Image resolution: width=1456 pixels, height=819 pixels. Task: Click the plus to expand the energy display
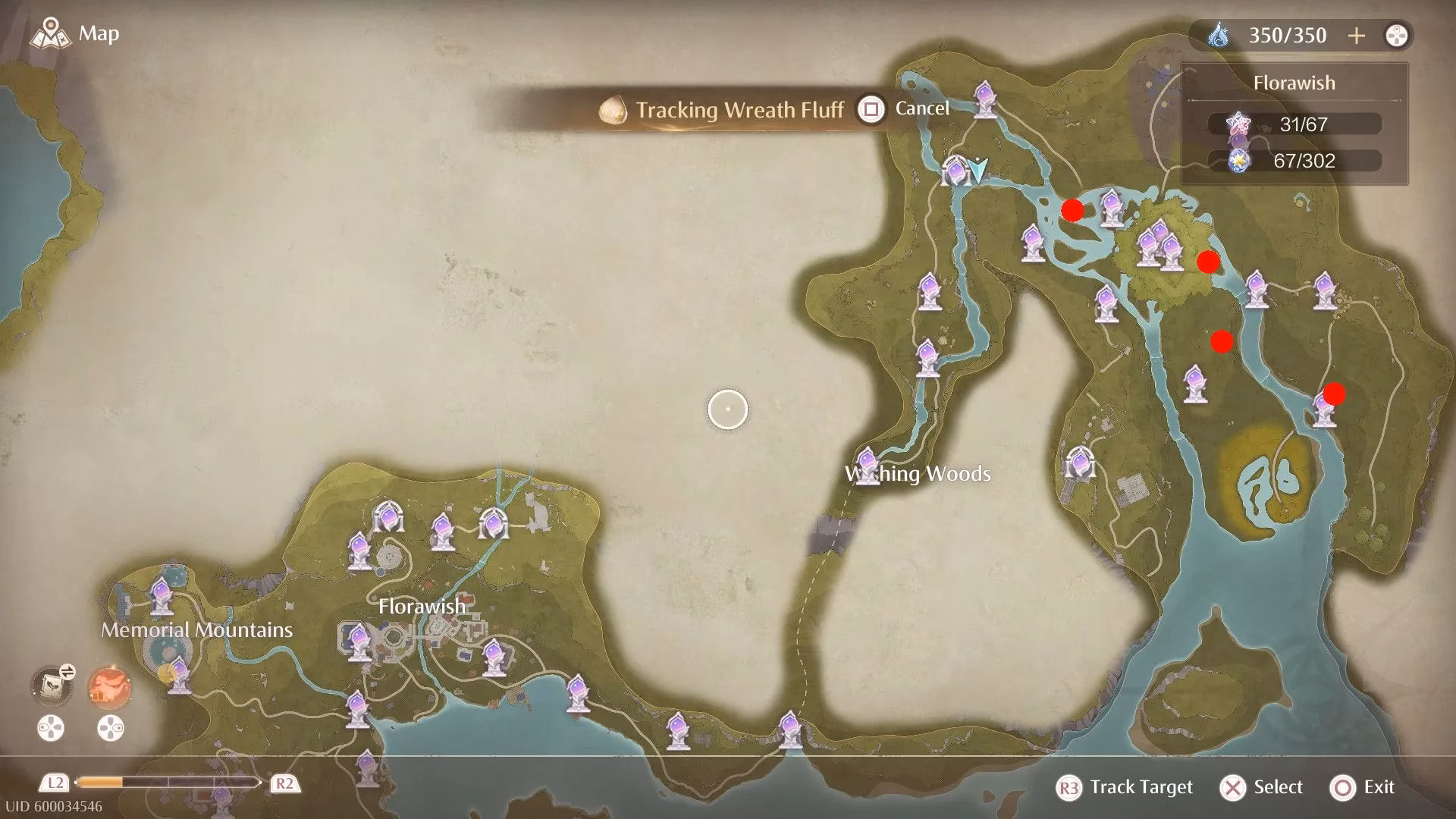(1357, 35)
